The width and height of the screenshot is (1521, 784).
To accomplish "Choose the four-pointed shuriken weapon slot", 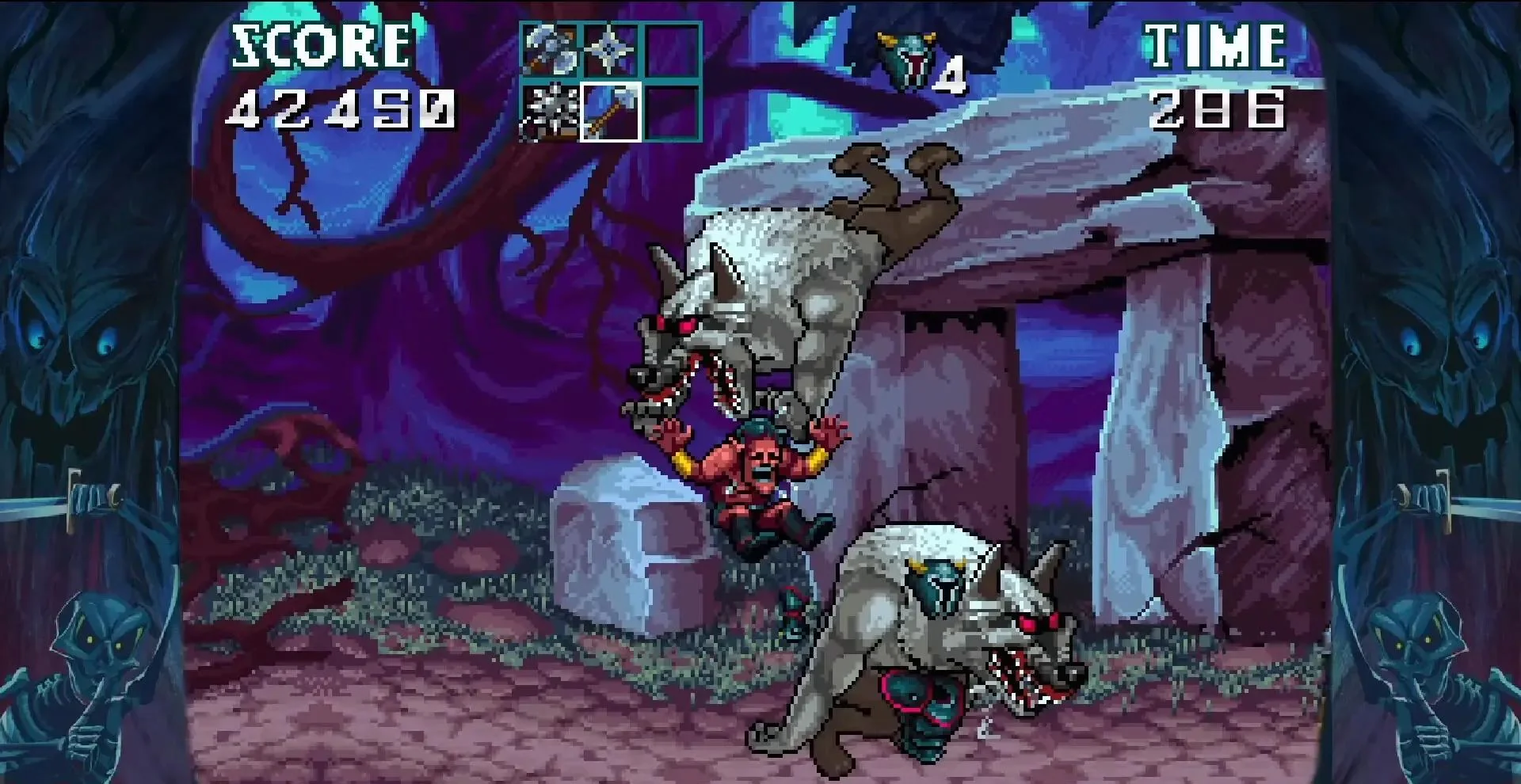I will tap(611, 51).
